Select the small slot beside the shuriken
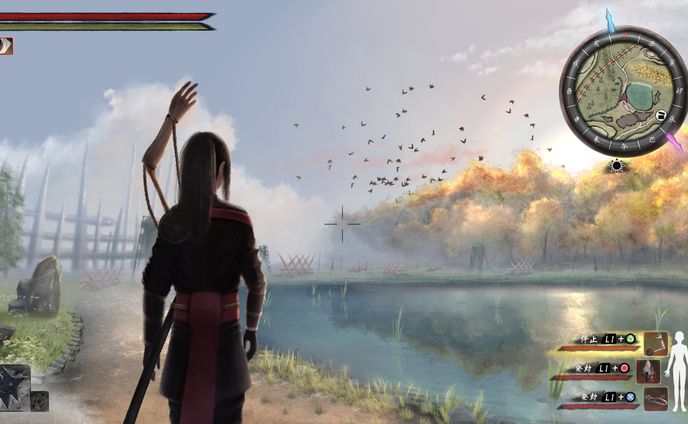The height and width of the screenshot is (424, 688). [39, 401]
